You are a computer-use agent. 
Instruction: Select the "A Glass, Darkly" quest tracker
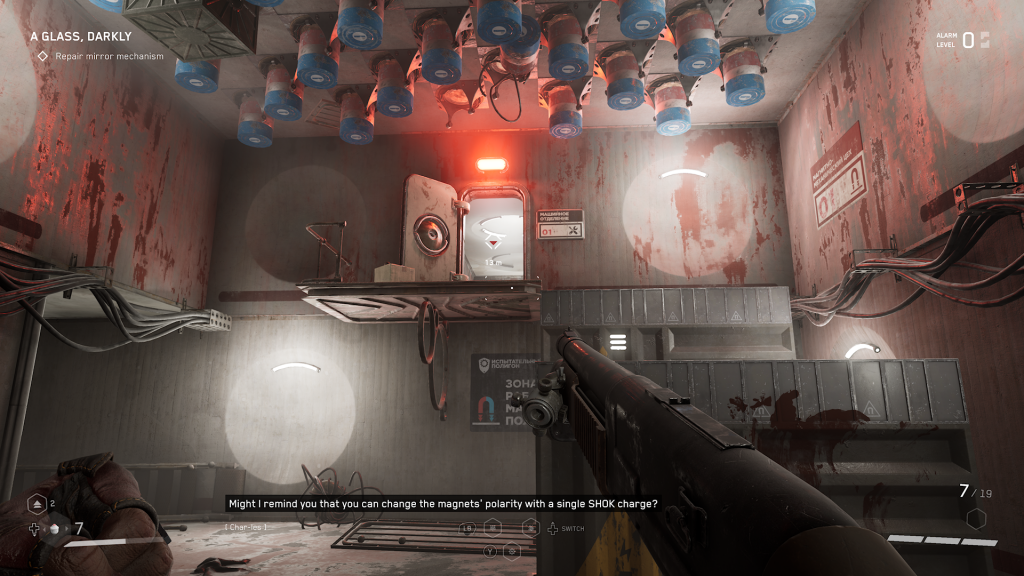81,37
